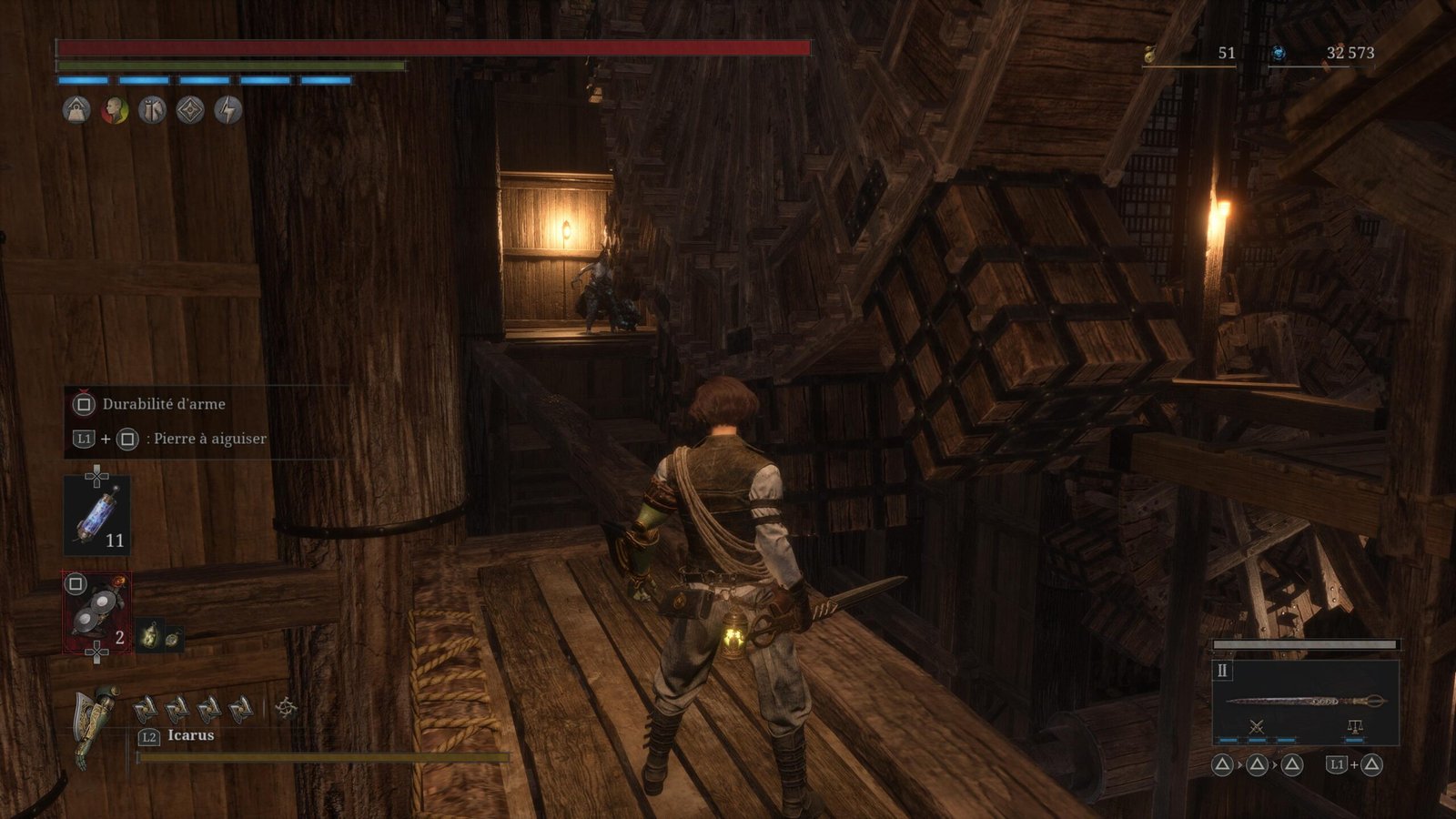This screenshot has height=819, width=1456.
Task: Use the blue Pulse Cell item slot
Action: pyautogui.click(x=96, y=515)
